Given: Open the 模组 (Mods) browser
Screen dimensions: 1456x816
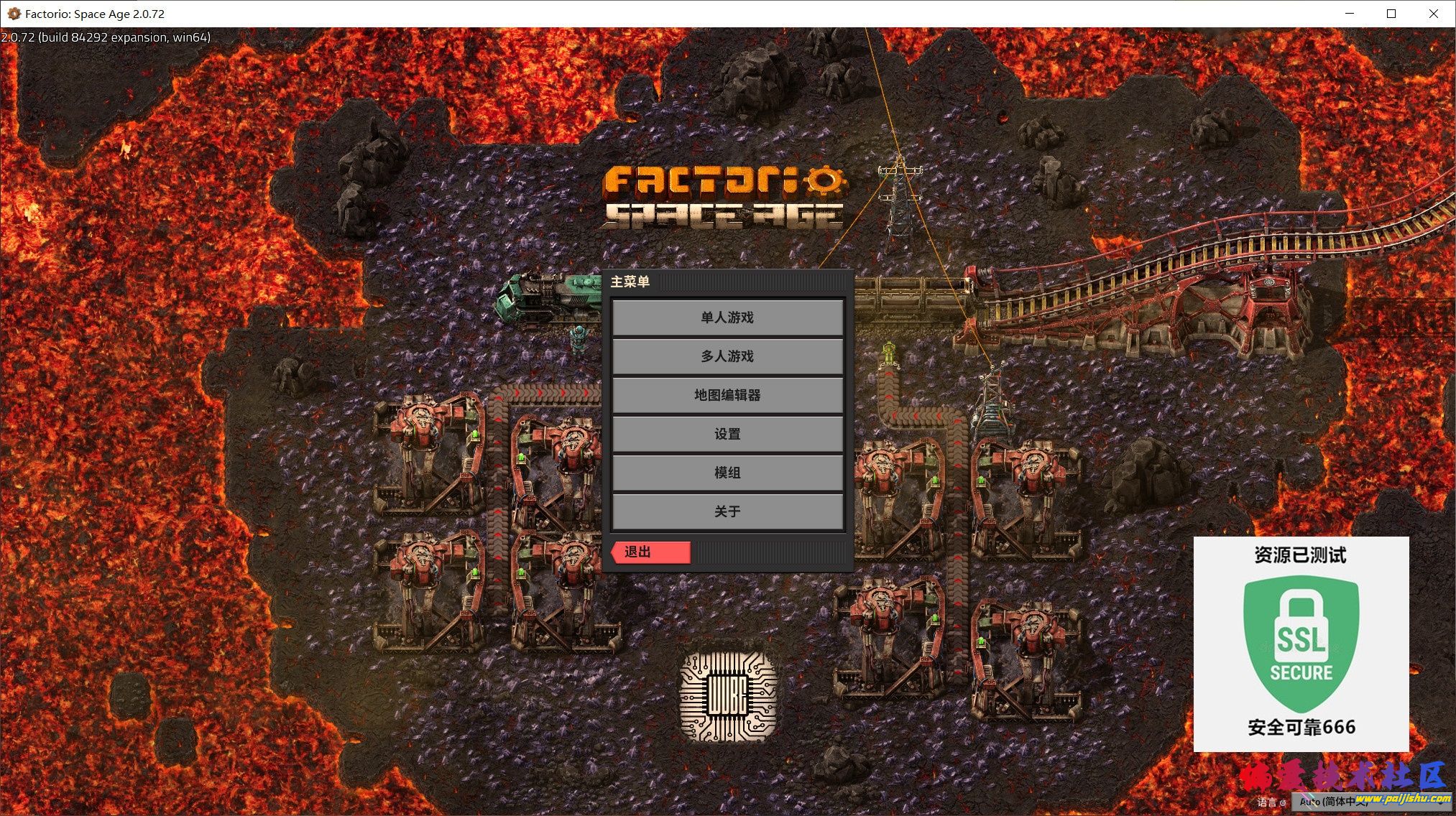Looking at the screenshot, I should point(727,473).
